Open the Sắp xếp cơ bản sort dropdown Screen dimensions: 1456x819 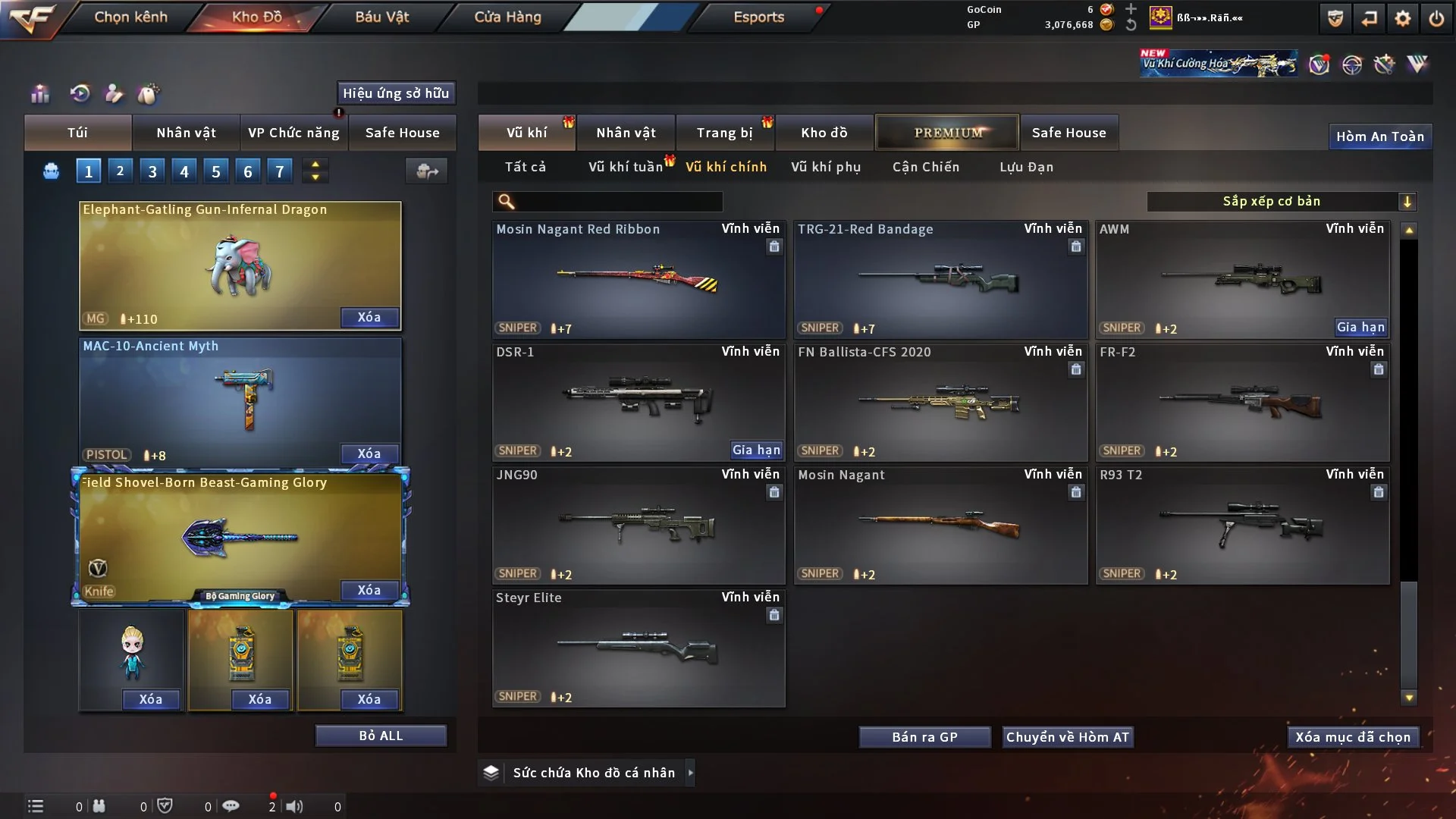(1282, 201)
